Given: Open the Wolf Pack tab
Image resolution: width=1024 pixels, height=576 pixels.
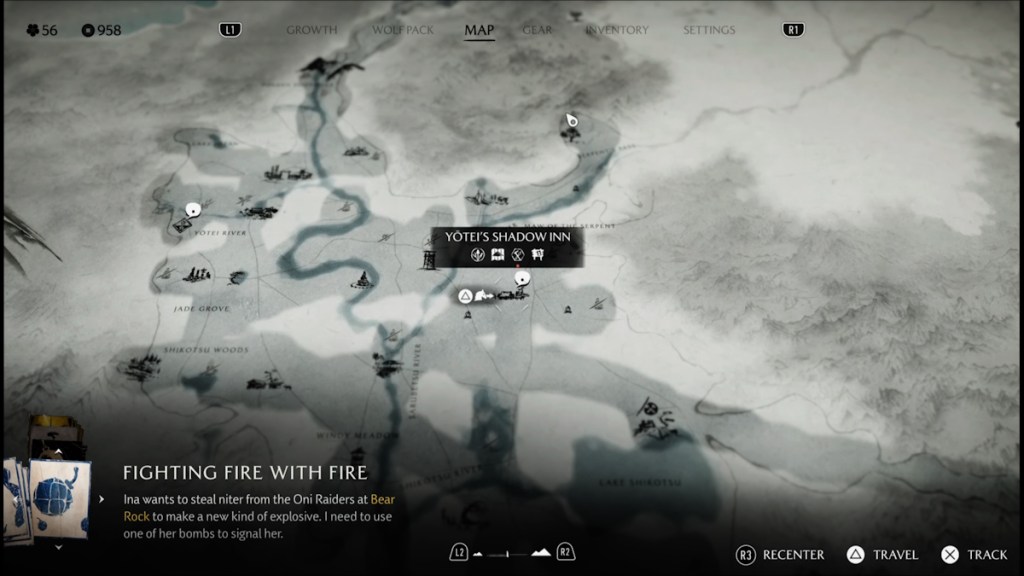Looking at the screenshot, I should (403, 30).
